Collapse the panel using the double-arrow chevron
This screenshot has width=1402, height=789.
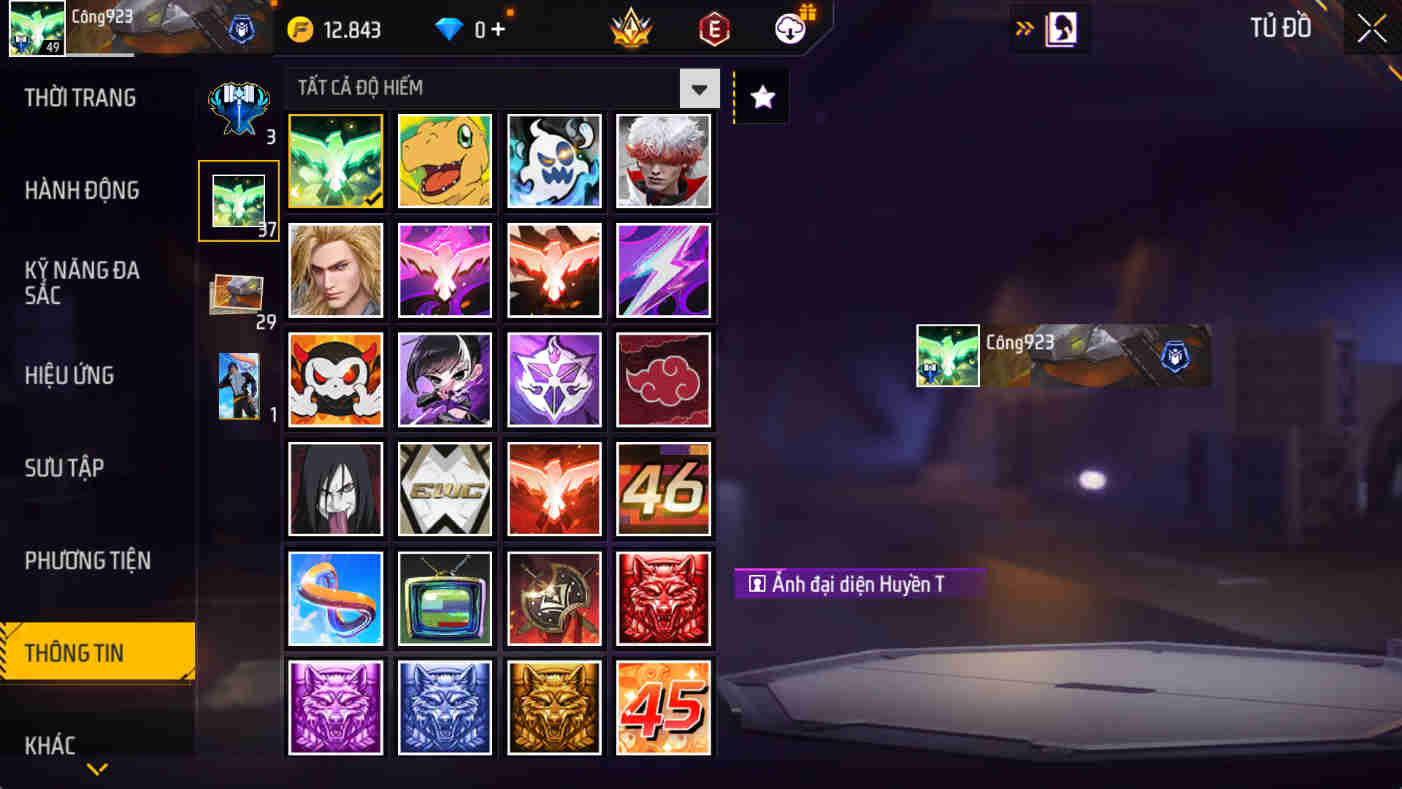point(1023,28)
